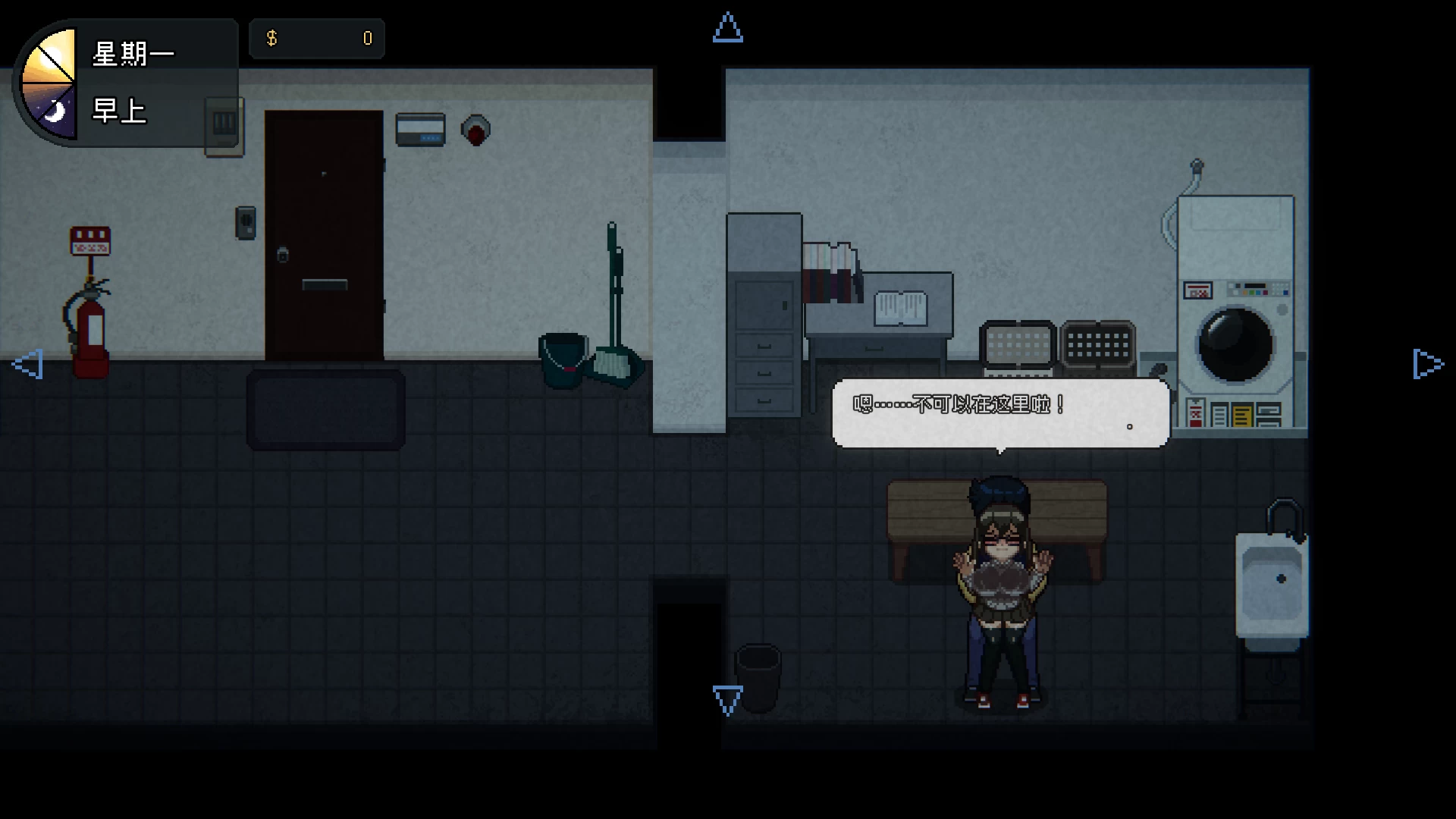This screenshot has width=1456, height=819.
Task: Expand the upward navigation arrow
Action: [727, 29]
